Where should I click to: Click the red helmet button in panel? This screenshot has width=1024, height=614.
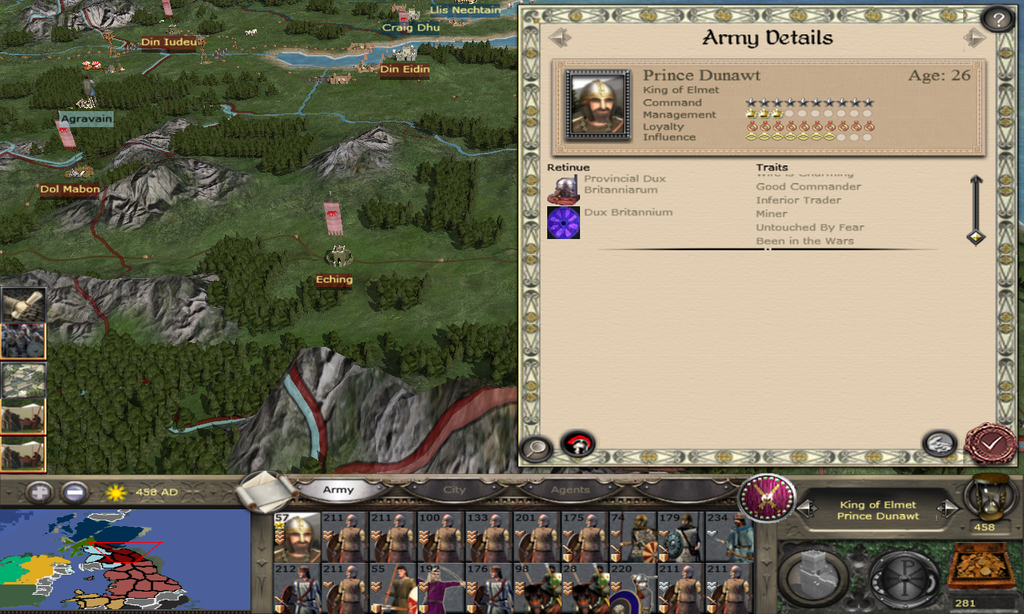(x=578, y=443)
